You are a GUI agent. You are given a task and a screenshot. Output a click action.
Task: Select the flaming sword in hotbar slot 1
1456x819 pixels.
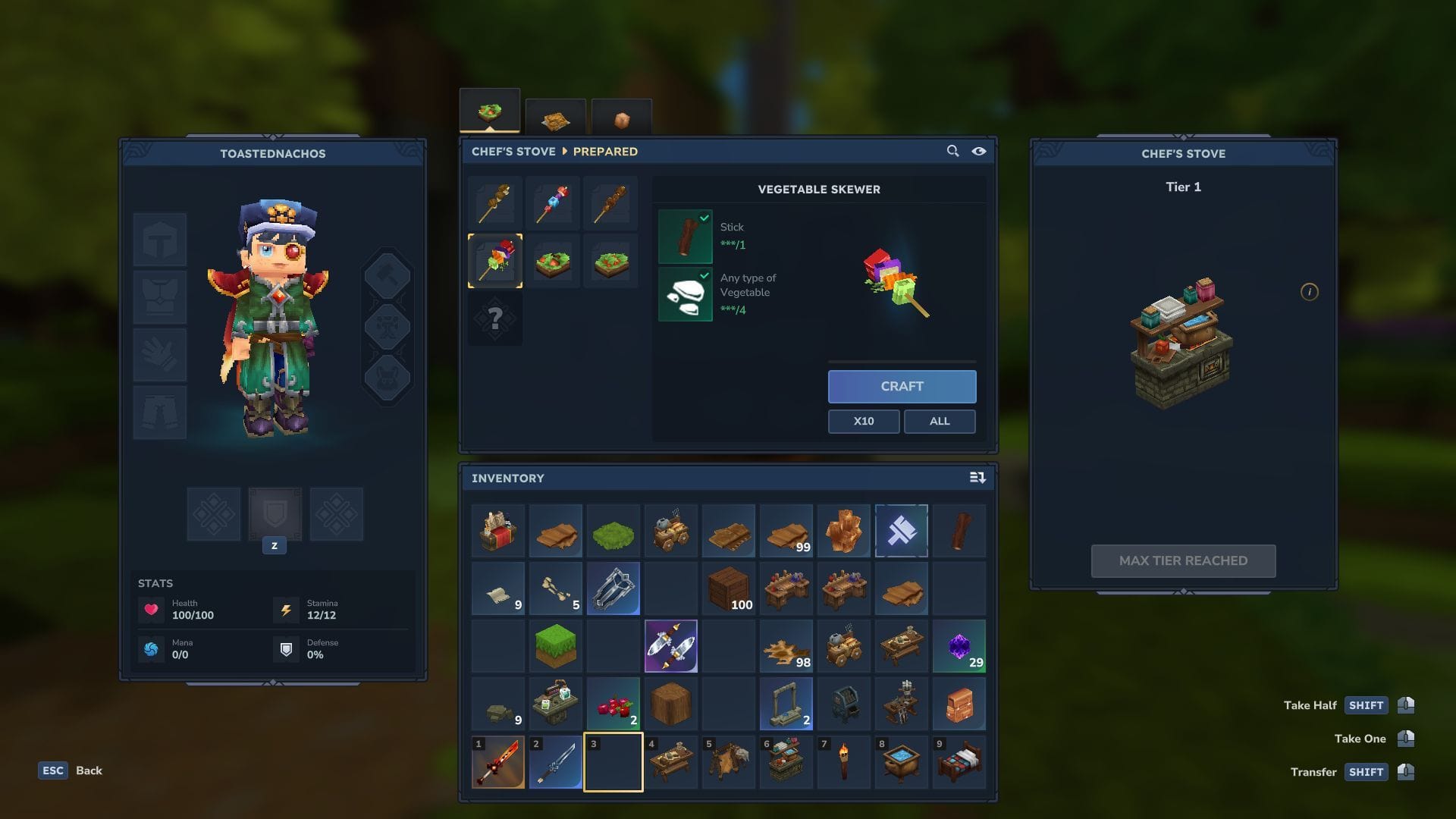pos(498,761)
